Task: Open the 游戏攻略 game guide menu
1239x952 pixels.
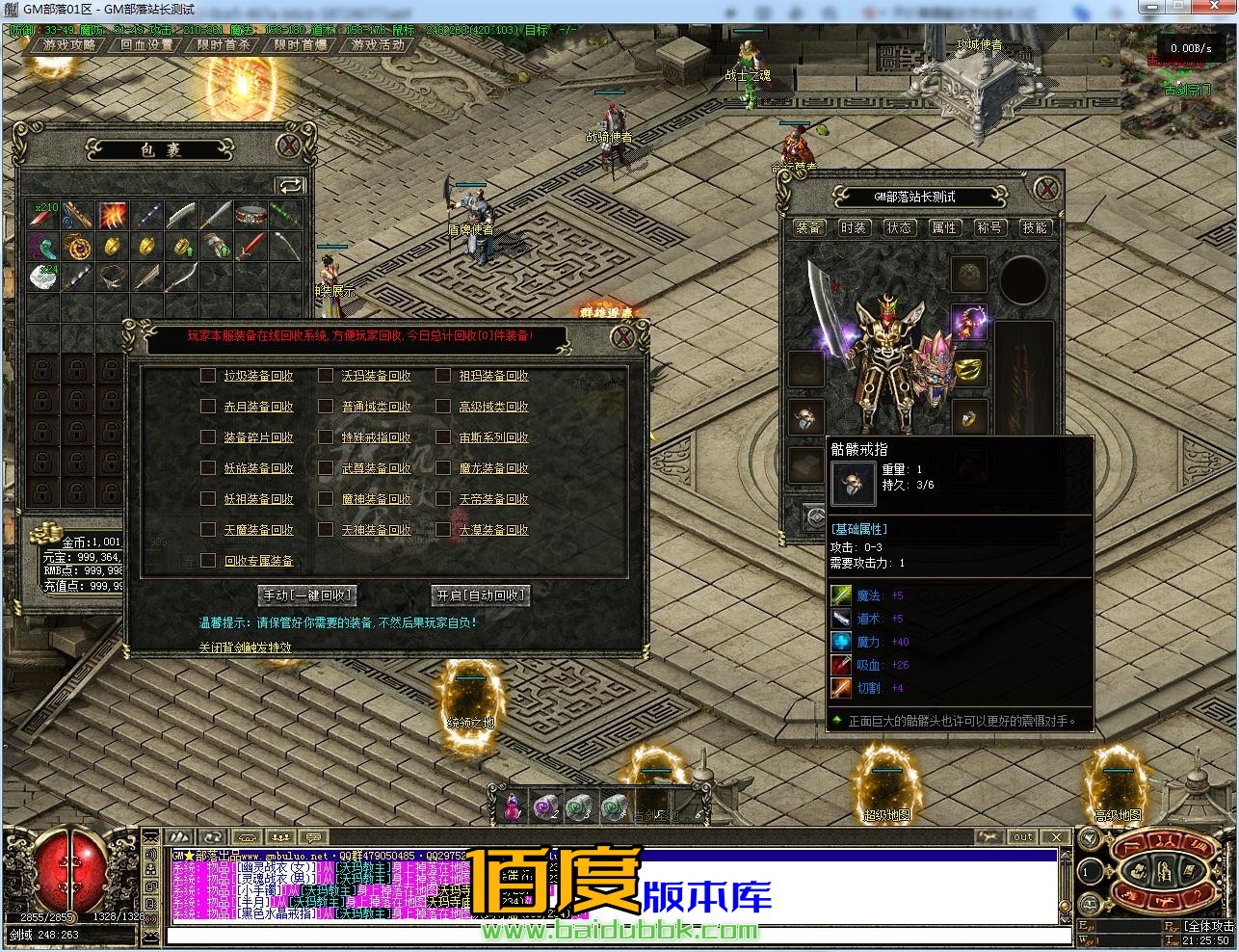Action: (x=69, y=44)
